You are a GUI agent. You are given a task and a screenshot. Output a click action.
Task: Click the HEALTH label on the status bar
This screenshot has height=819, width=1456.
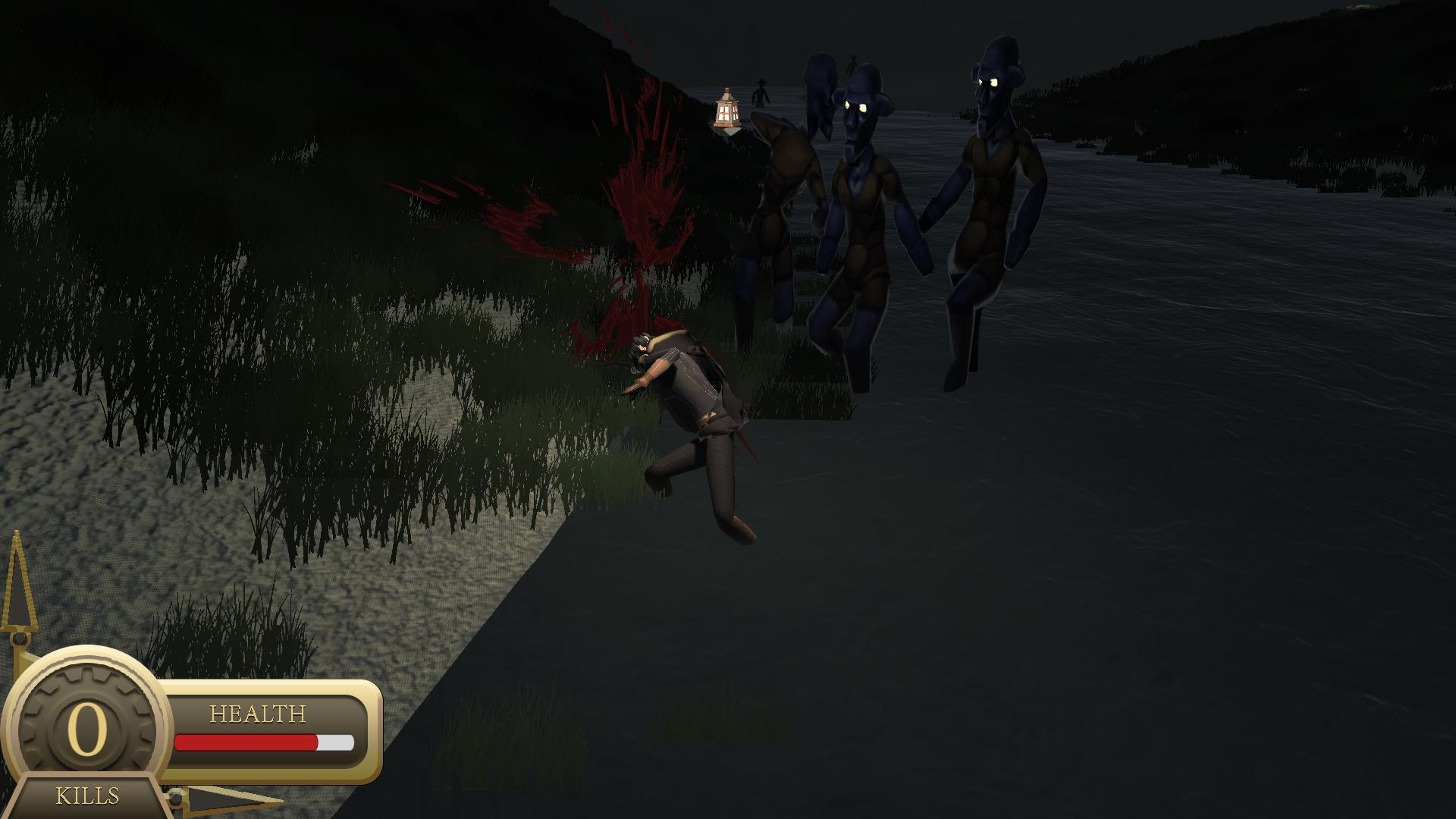point(258,714)
